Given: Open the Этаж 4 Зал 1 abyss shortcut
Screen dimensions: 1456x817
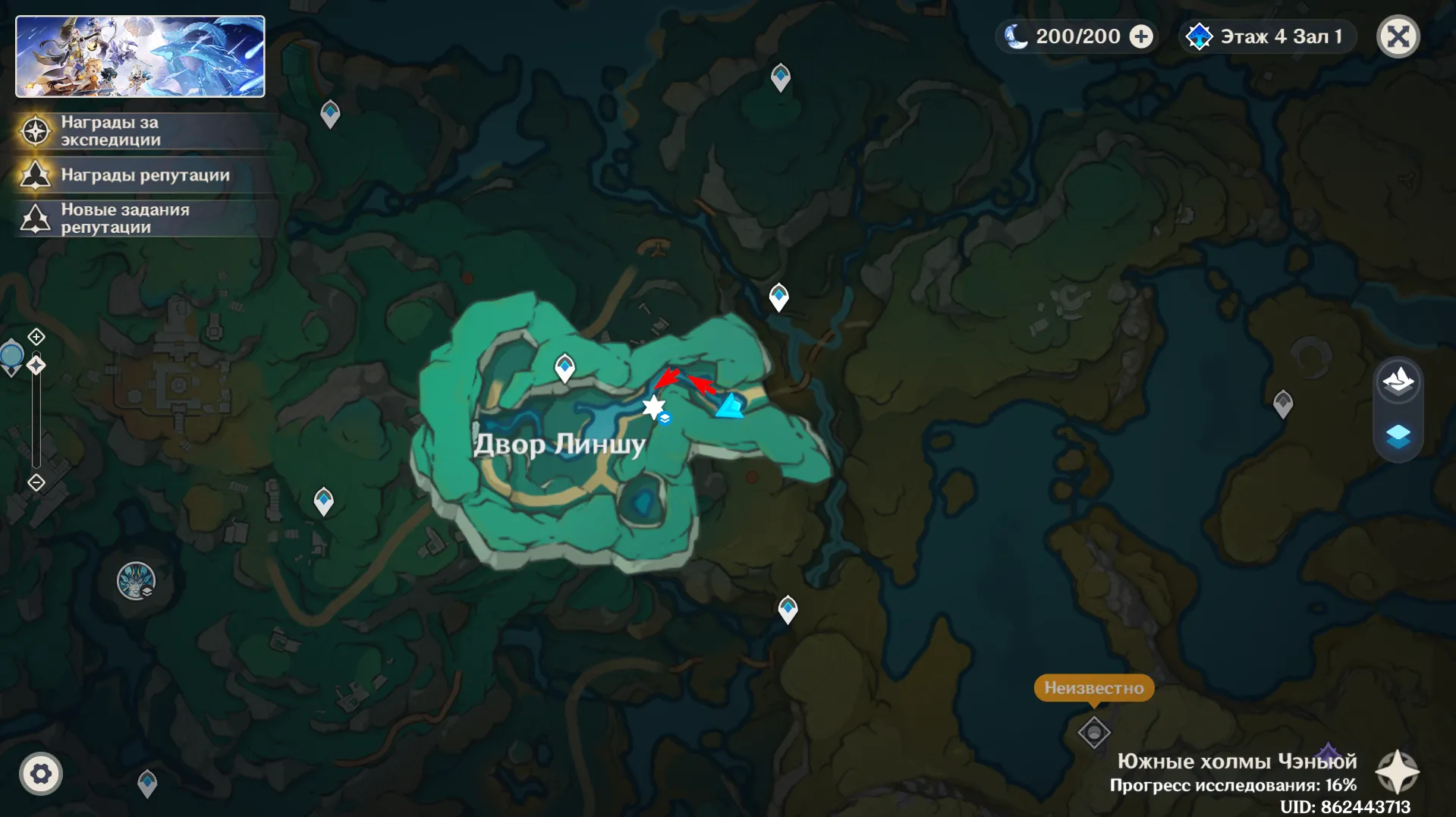Looking at the screenshot, I should coord(1266,36).
